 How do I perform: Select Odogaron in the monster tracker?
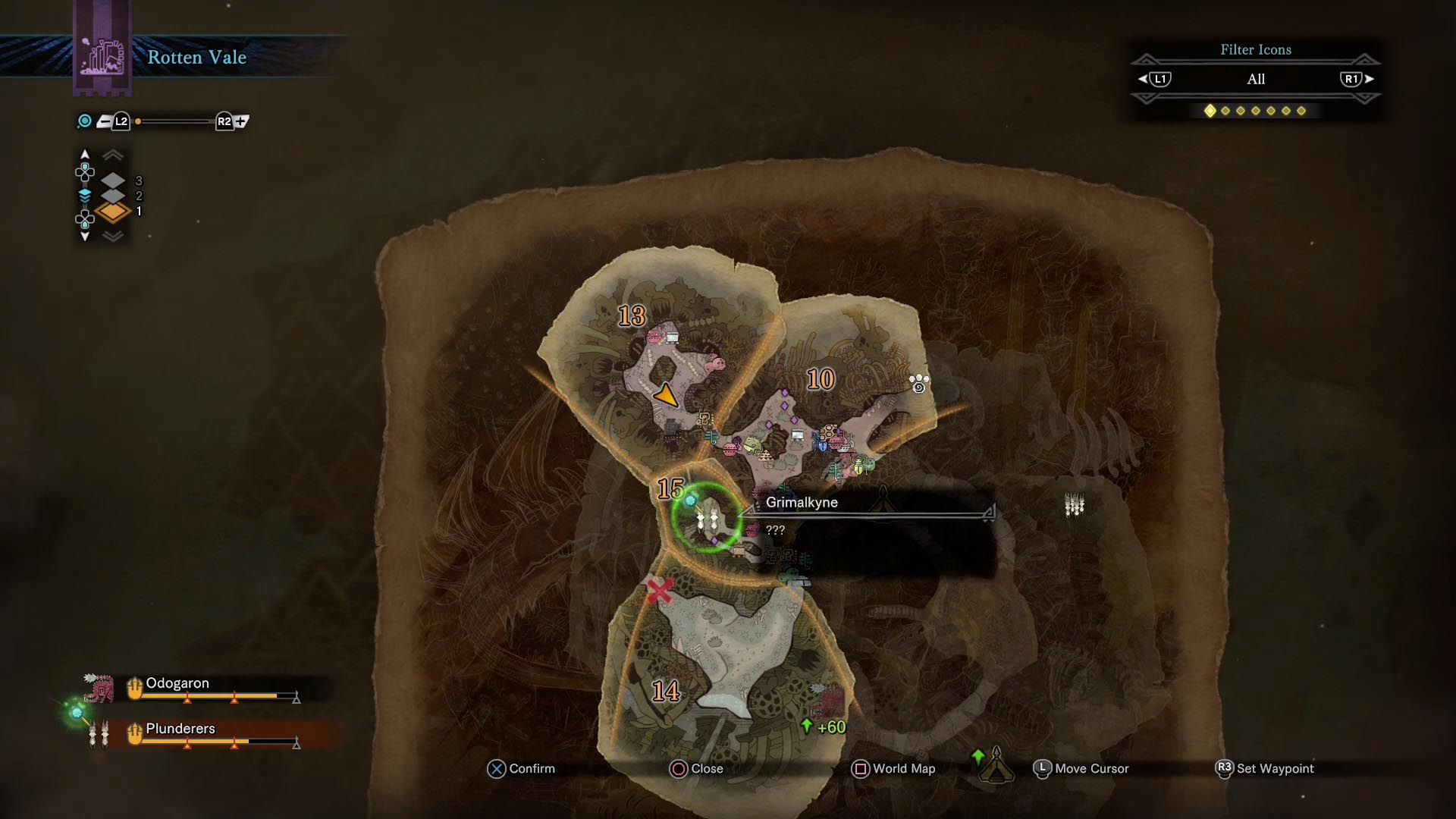177,683
